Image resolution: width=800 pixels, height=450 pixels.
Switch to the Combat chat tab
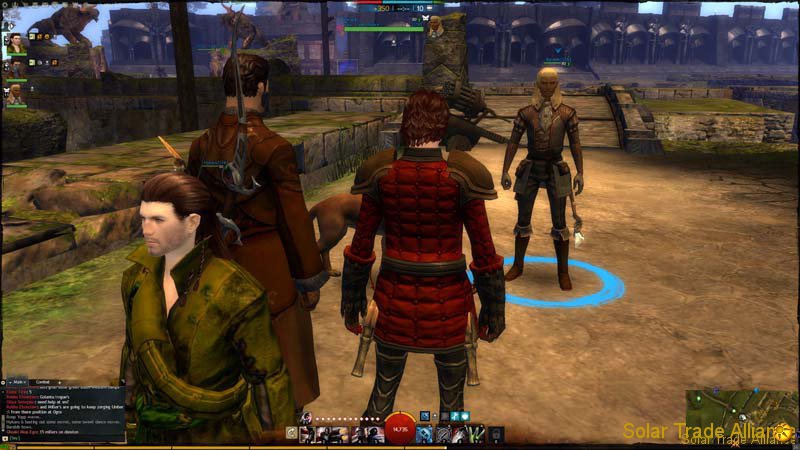pos(42,382)
